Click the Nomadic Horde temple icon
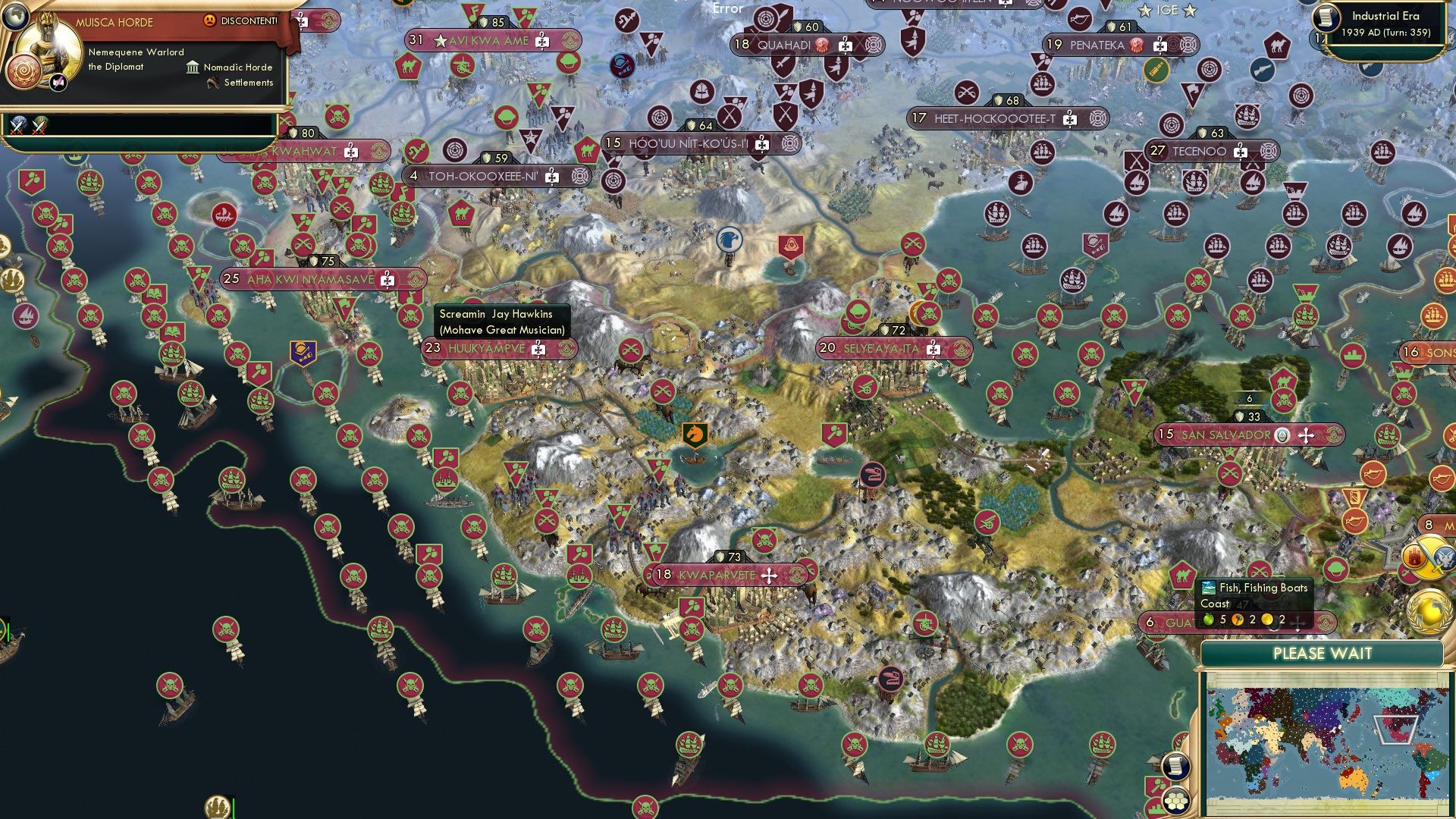 point(193,67)
